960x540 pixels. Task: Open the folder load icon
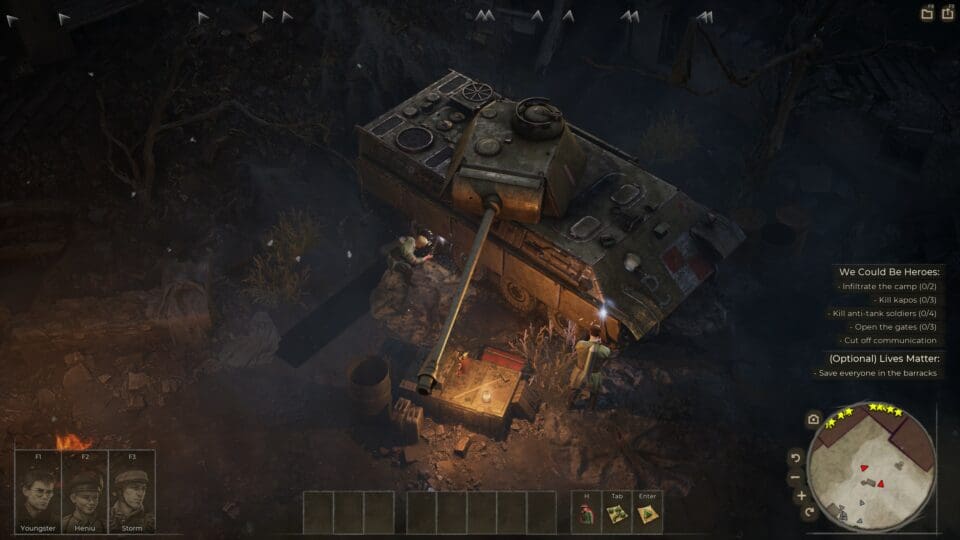point(927,14)
